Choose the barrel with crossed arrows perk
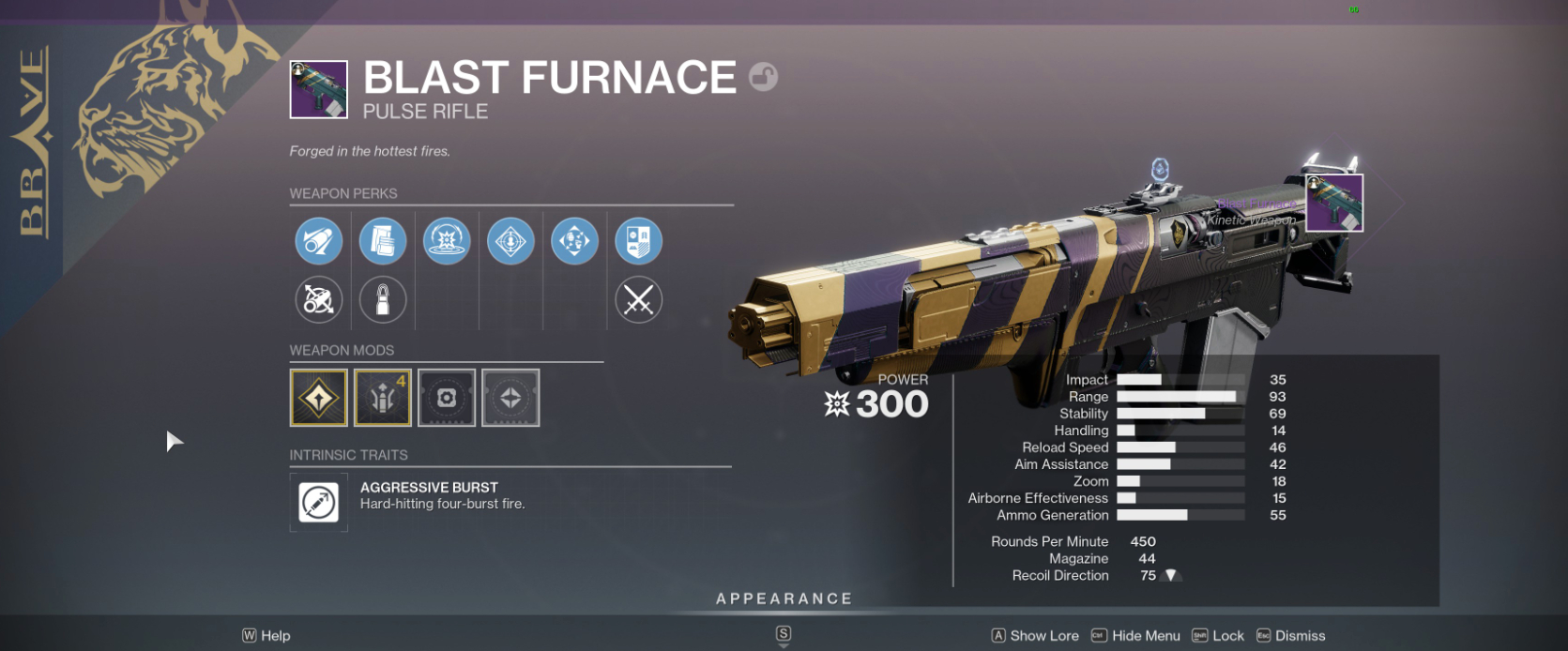Image resolution: width=1568 pixels, height=651 pixels. tap(319, 300)
